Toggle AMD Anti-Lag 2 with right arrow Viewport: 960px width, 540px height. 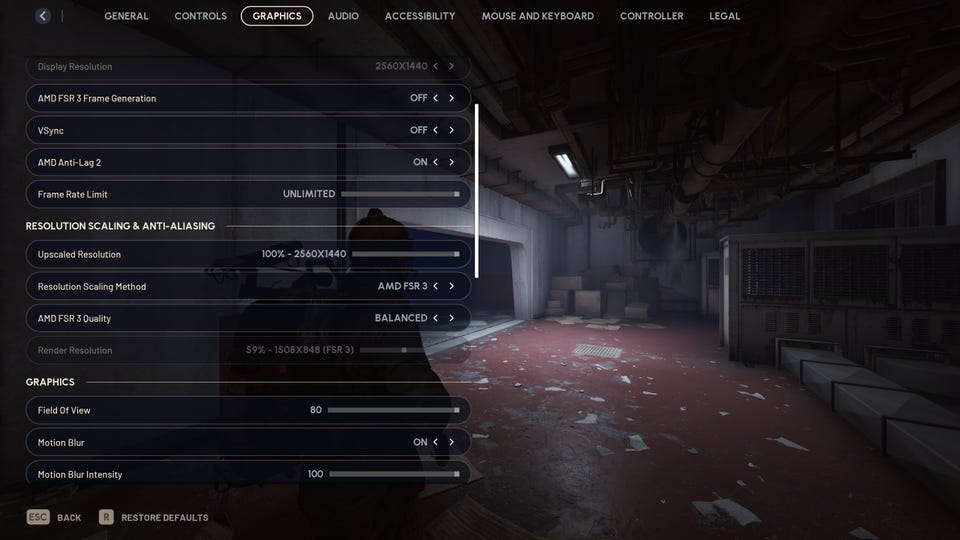pyautogui.click(x=451, y=162)
